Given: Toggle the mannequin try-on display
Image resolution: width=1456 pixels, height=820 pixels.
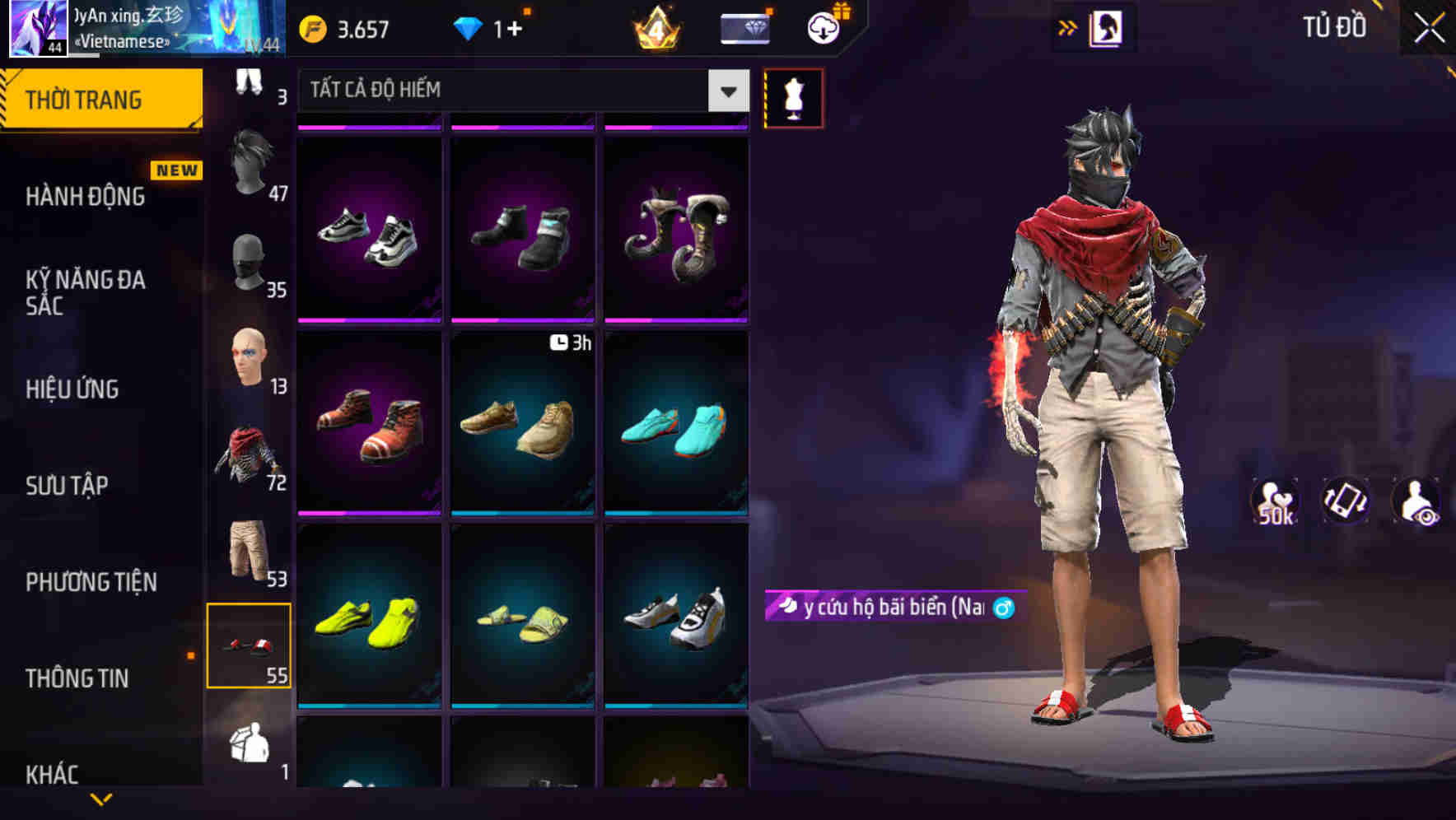Looking at the screenshot, I should (x=795, y=97).
